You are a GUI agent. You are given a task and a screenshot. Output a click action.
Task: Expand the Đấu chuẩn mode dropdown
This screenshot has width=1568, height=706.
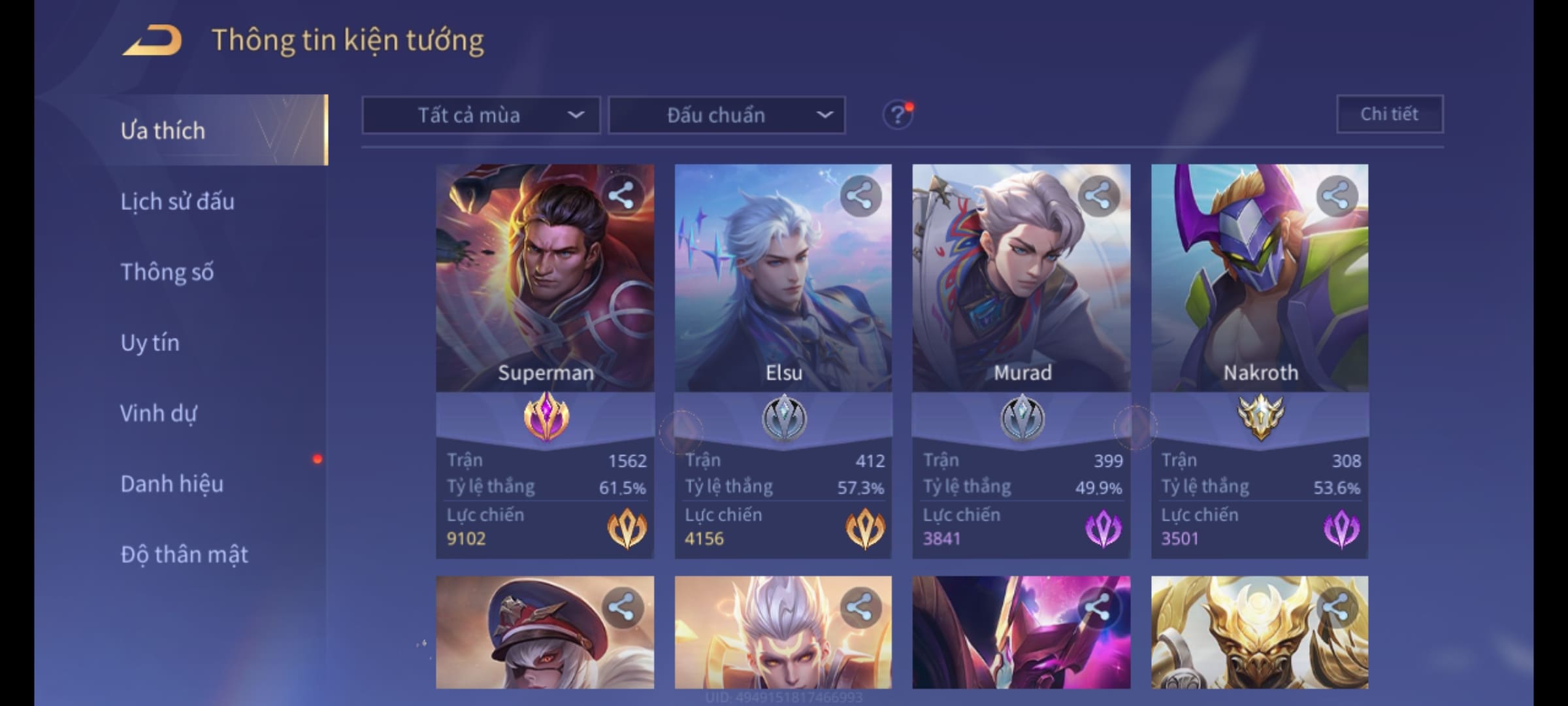727,116
